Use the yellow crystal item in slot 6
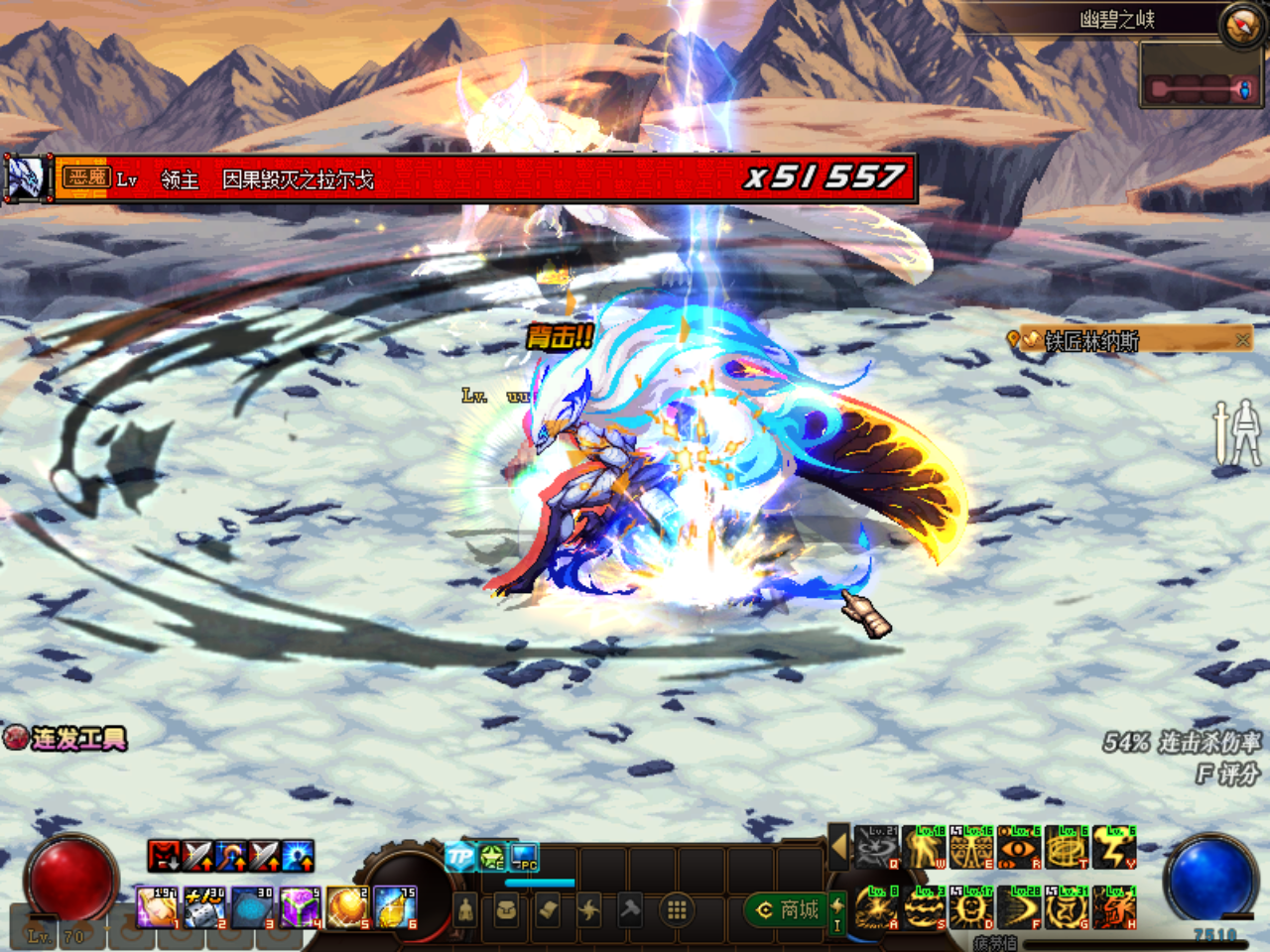Image resolution: width=1270 pixels, height=952 pixels. [x=396, y=907]
